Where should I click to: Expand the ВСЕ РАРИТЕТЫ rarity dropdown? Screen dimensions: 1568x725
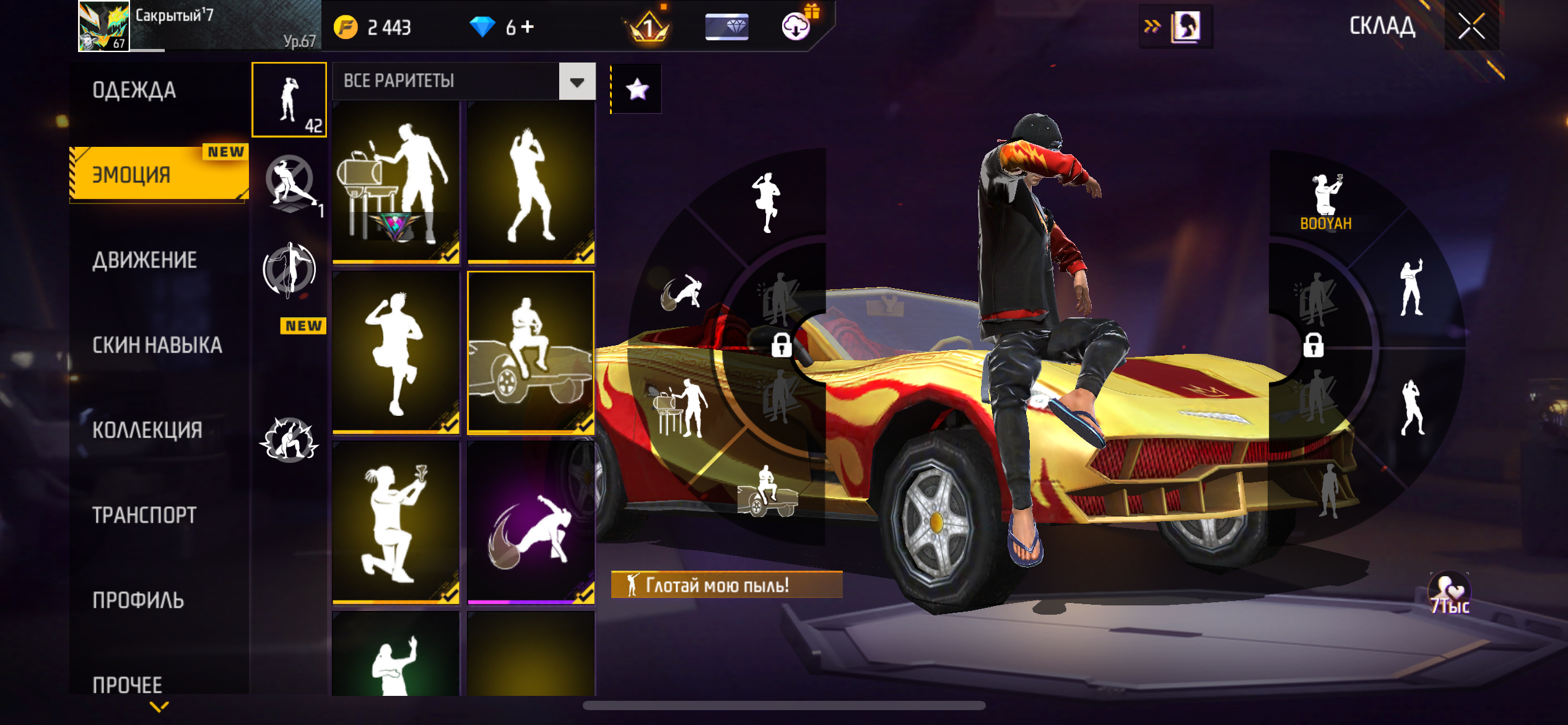point(577,82)
